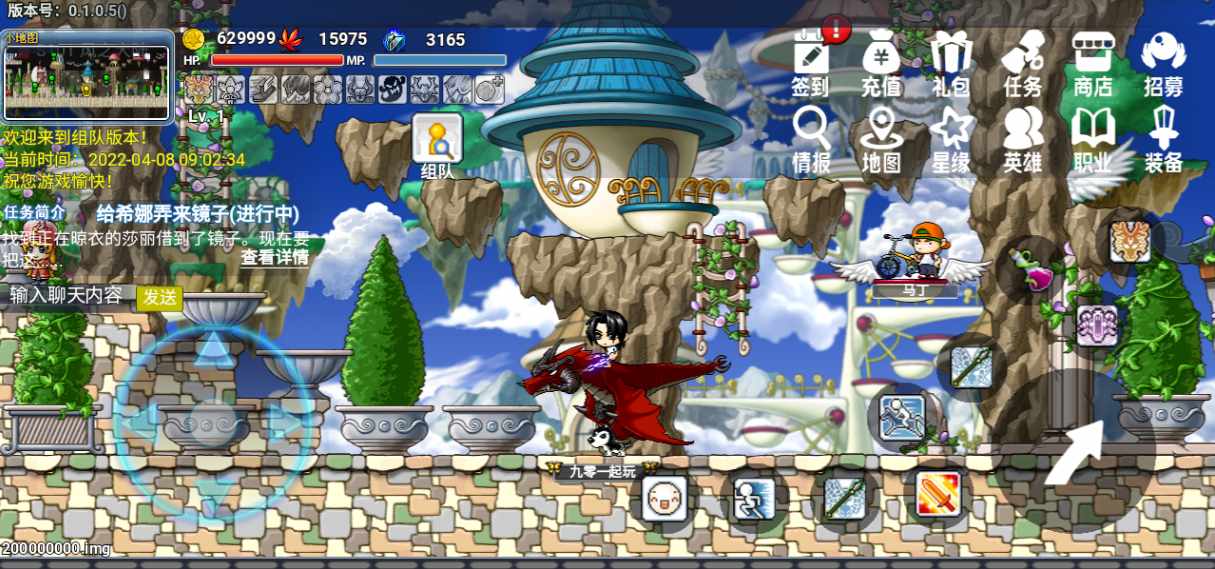
Task: Open the 星缘 star menu
Action: [x=951, y=140]
